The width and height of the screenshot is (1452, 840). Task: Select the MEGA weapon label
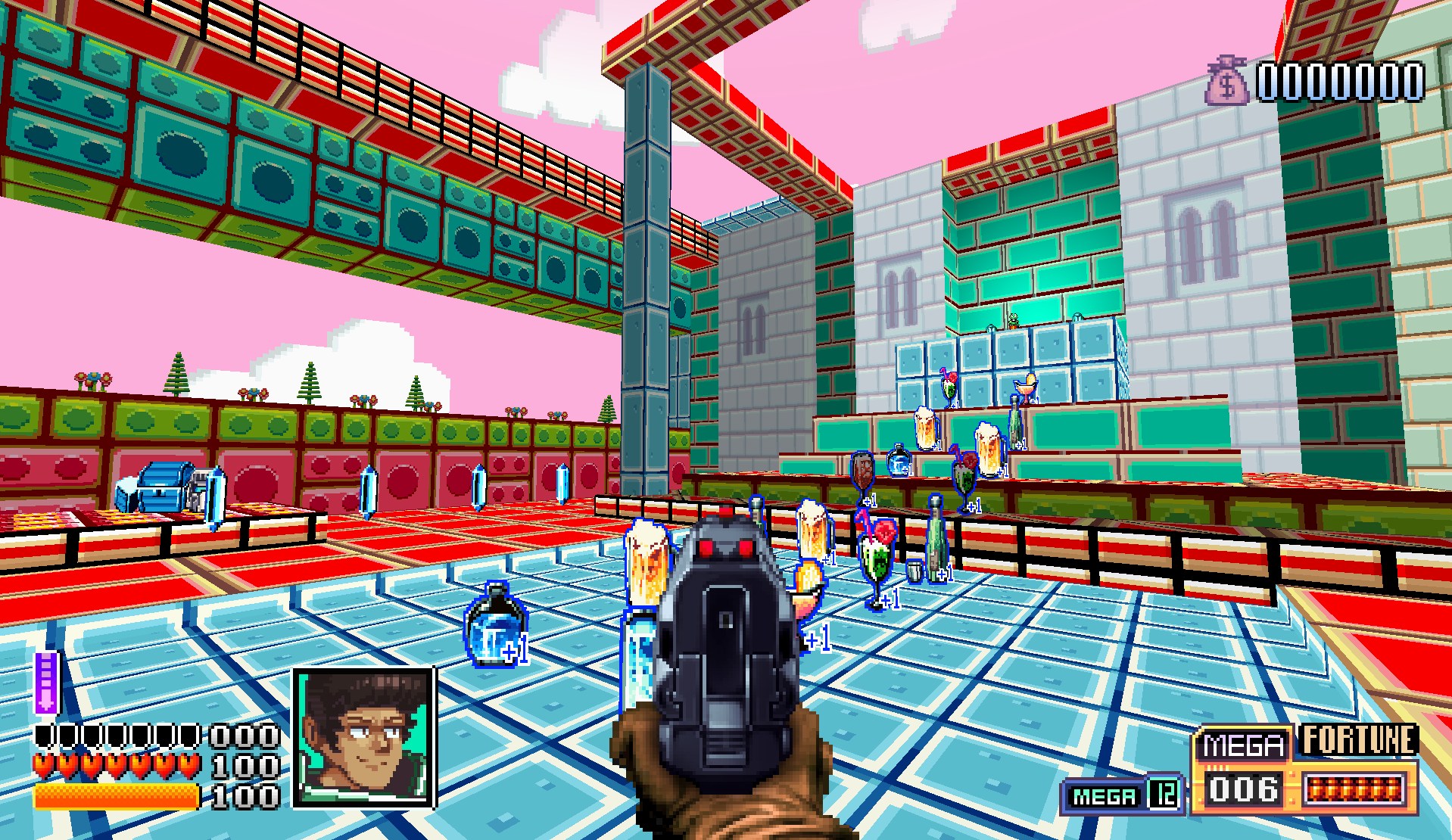pyautogui.click(x=1243, y=745)
